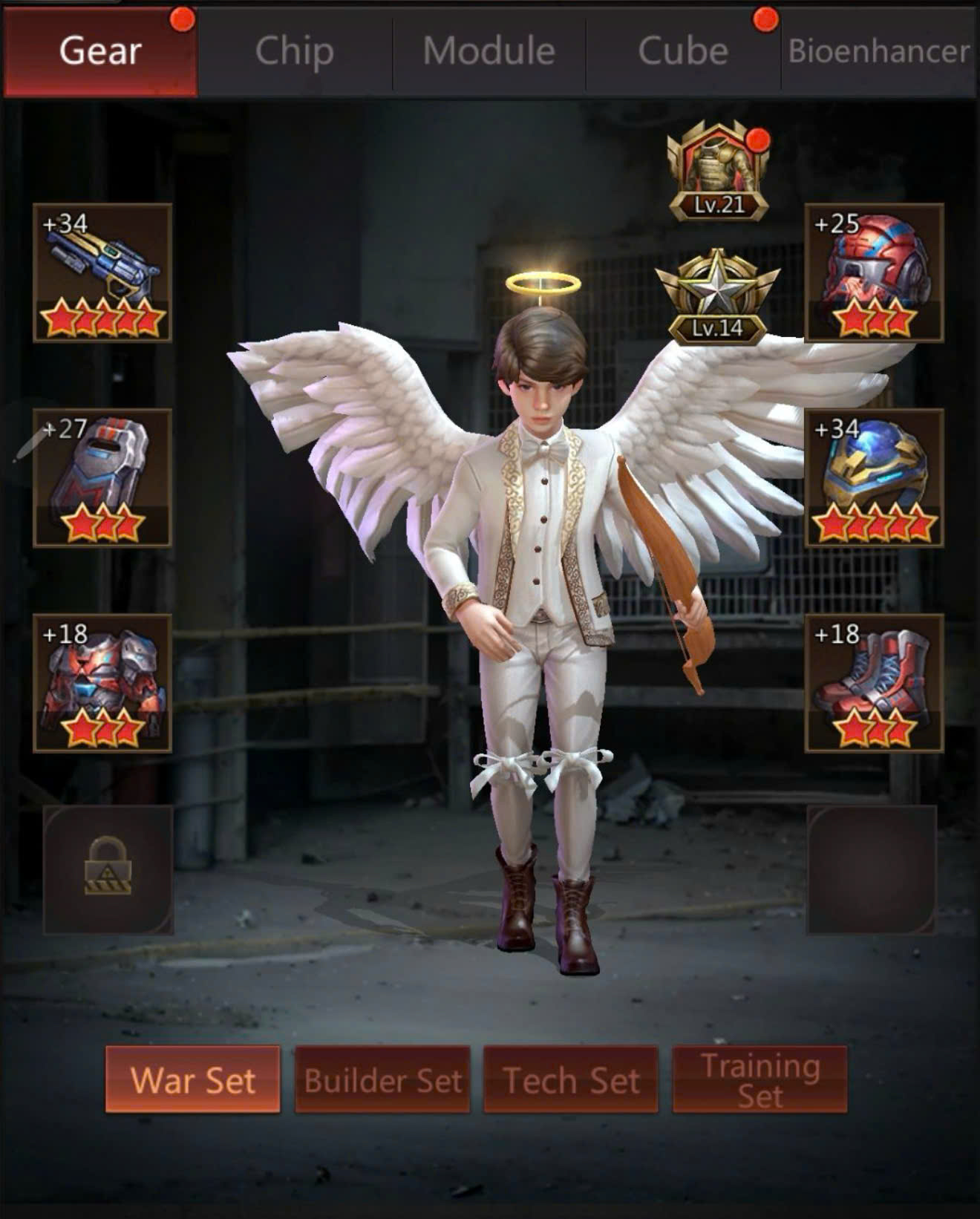This screenshot has width=980, height=1219.
Task: Choose the +25 red helmet slot
Action: click(x=874, y=272)
